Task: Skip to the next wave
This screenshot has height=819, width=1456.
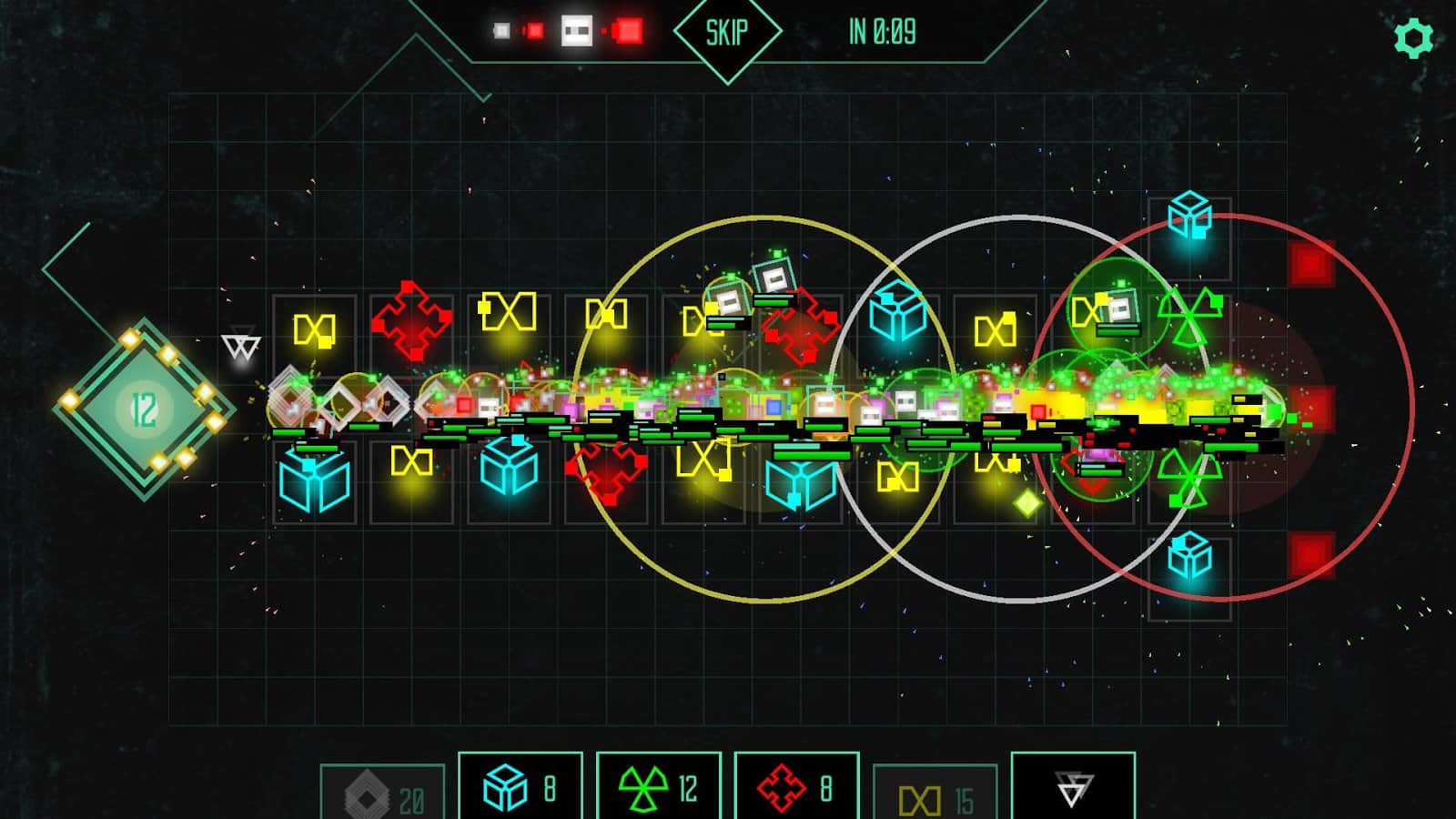Action: (x=727, y=33)
